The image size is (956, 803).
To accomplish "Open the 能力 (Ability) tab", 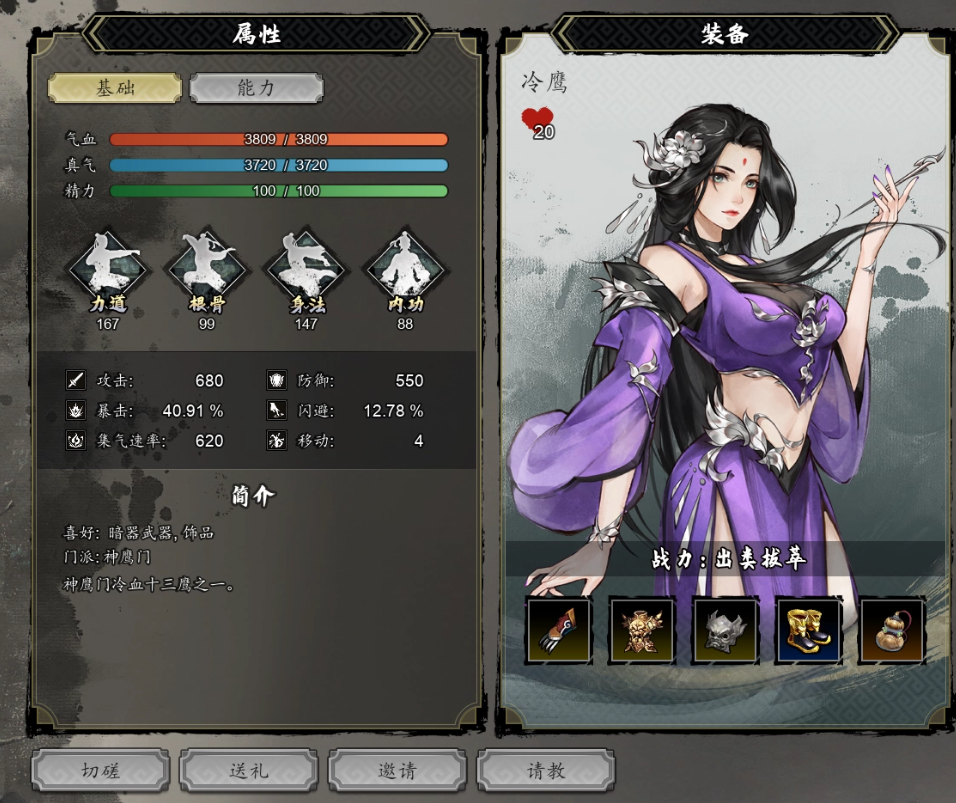I will 256,88.
